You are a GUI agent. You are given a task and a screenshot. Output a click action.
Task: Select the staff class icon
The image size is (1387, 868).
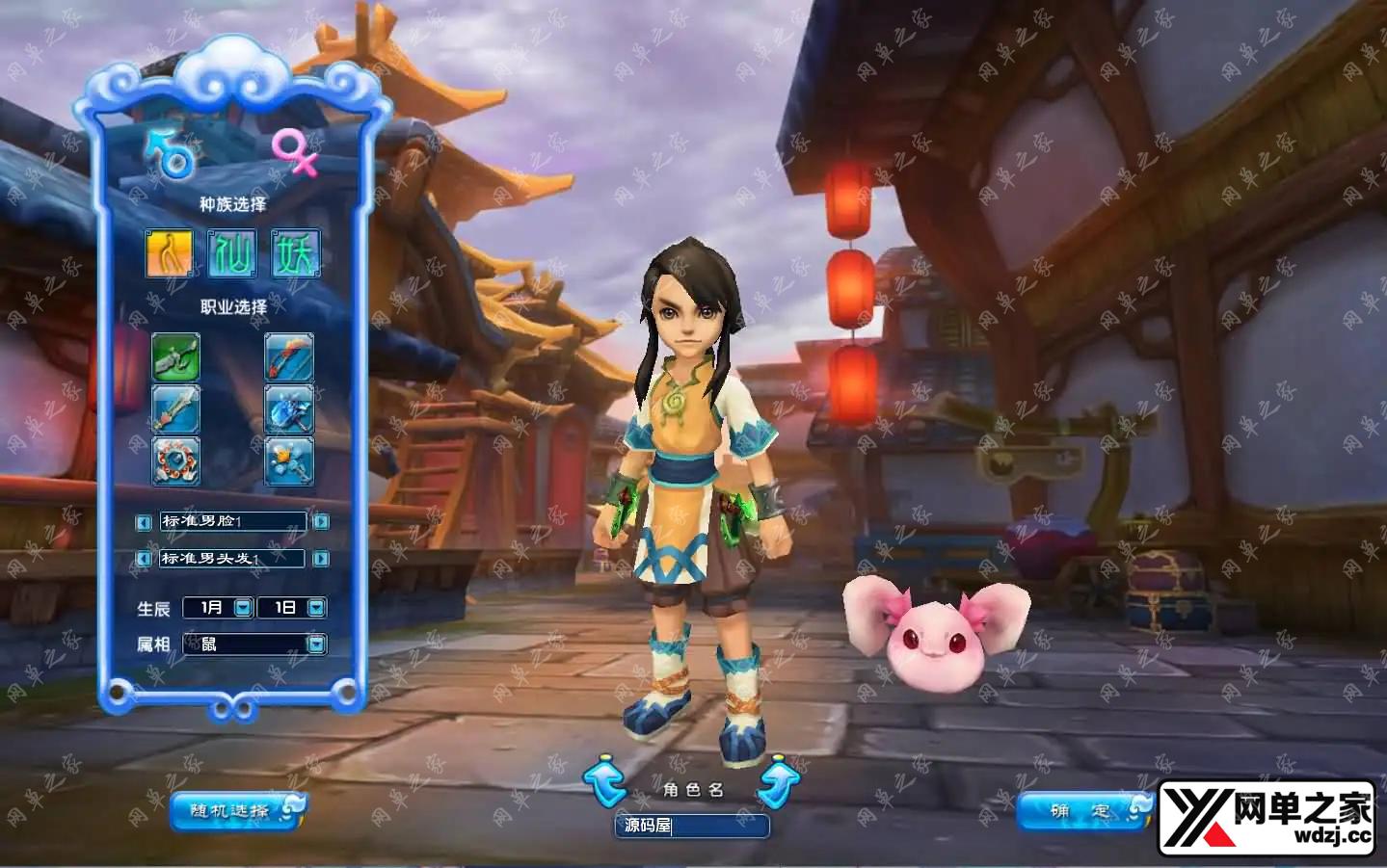[289, 460]
